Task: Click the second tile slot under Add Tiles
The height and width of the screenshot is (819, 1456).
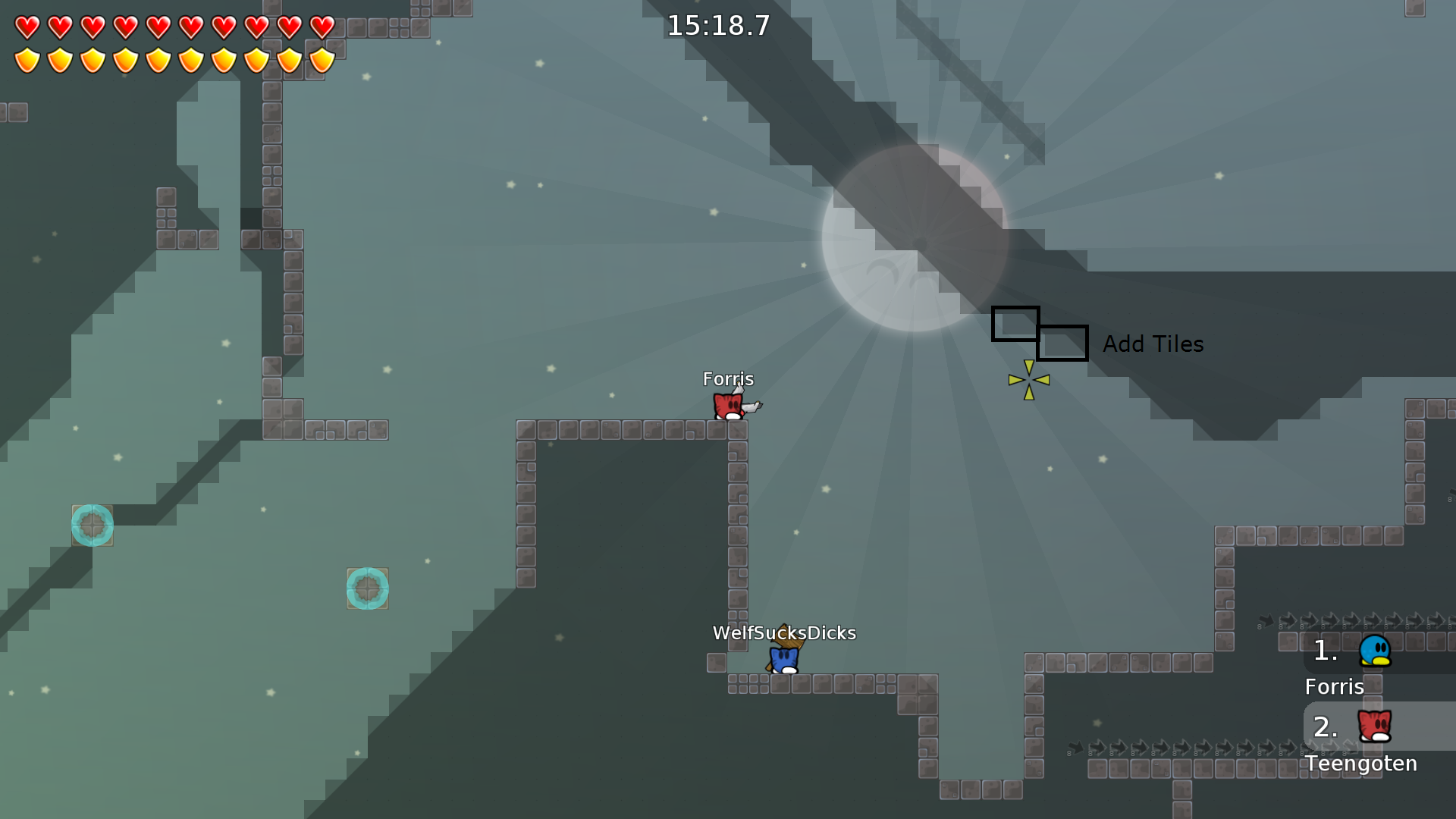Action: 1062,344
